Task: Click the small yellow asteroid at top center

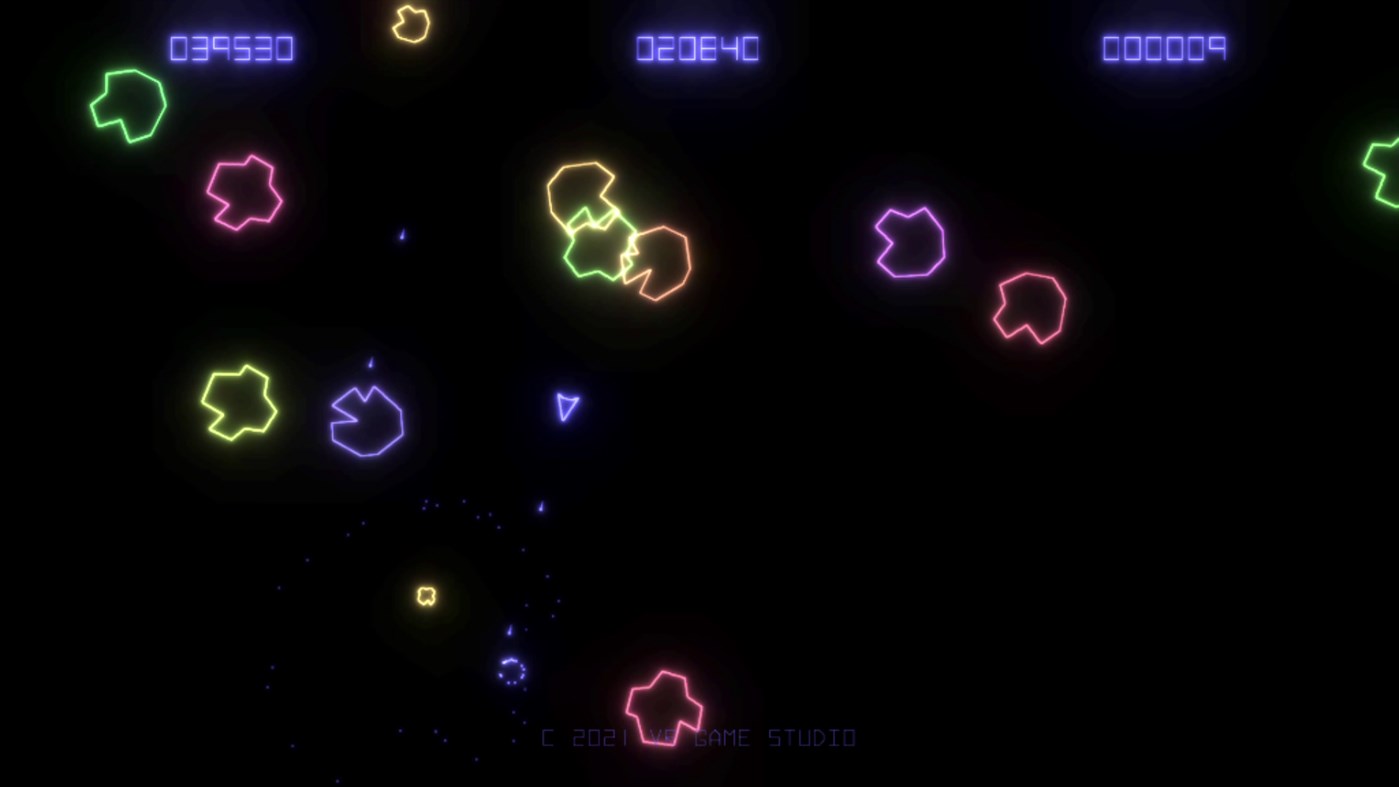Action: (410, 24)
